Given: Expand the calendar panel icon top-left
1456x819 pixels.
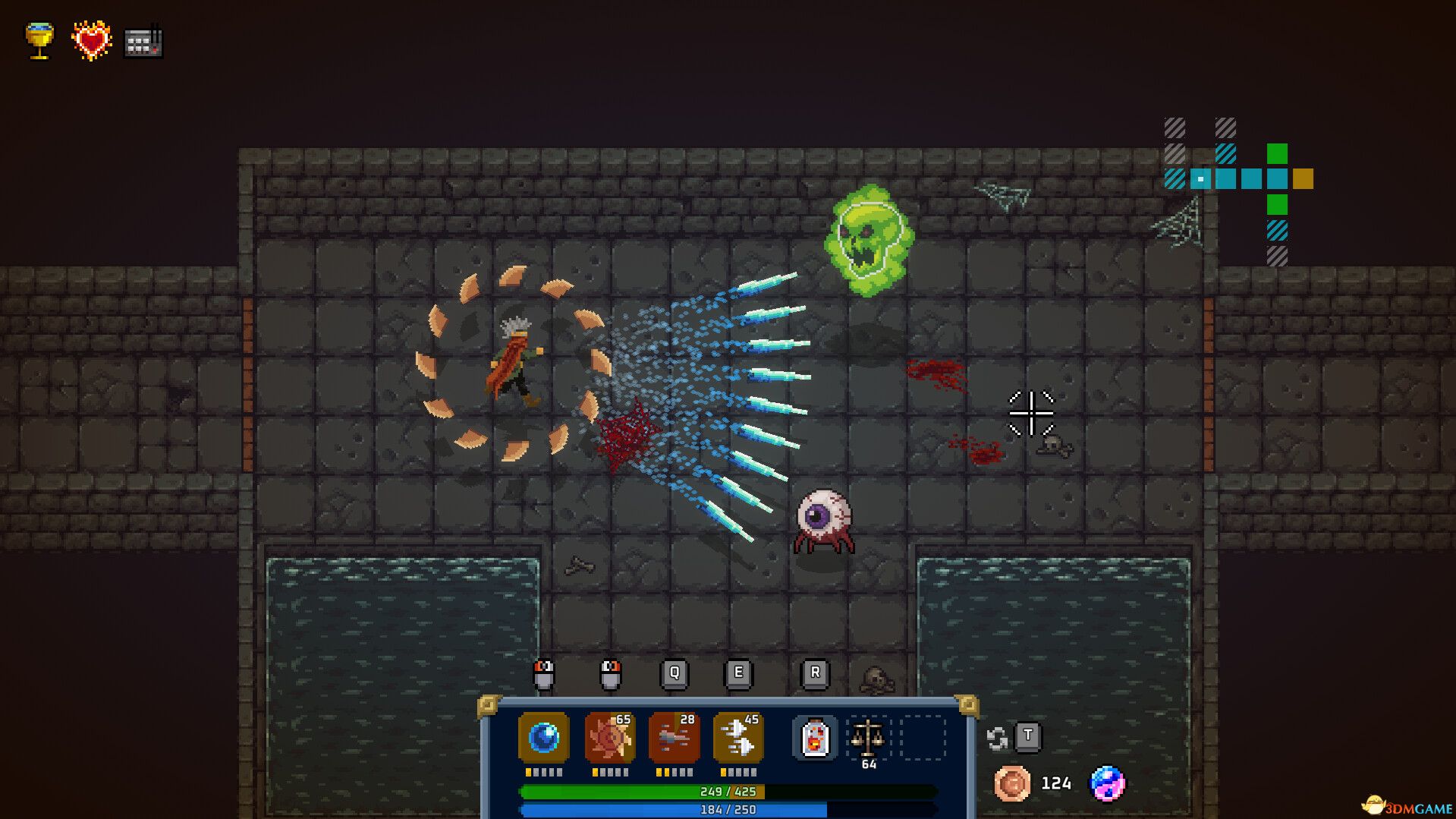Looking at the screenshot, I should [143, 43].
